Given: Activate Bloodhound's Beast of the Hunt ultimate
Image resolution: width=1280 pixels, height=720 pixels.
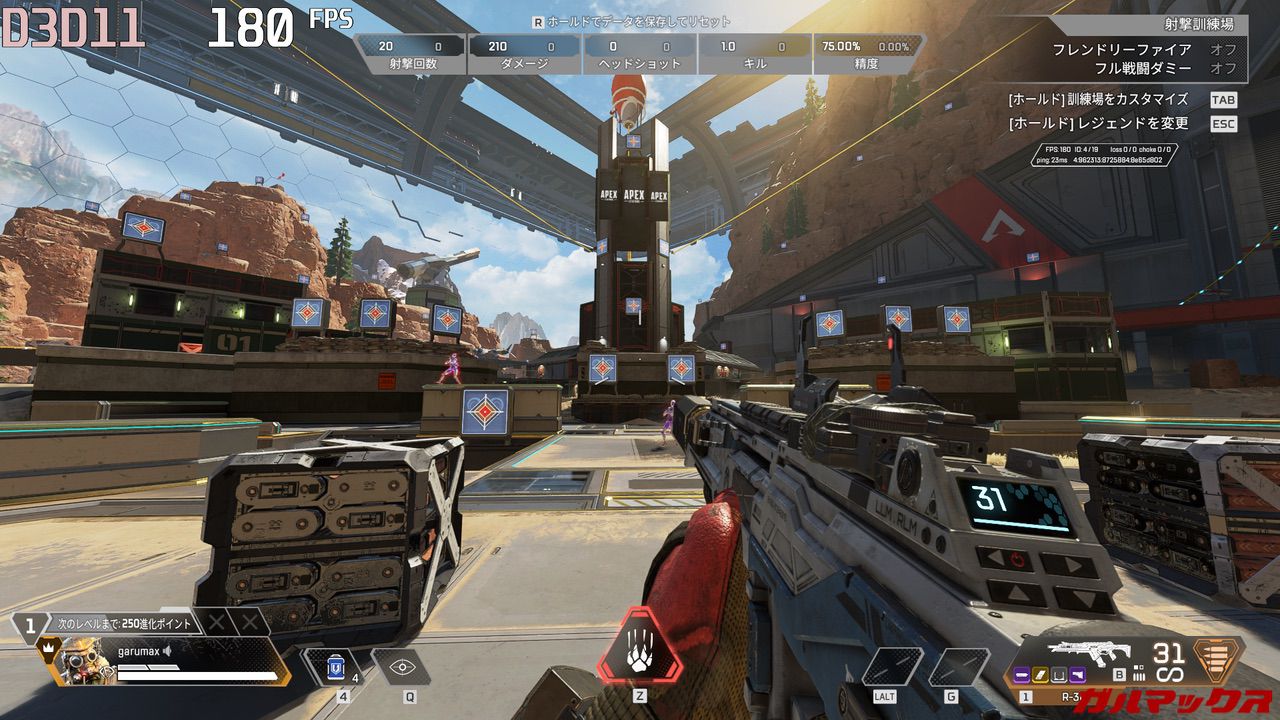Looking at the screenshot, I should coord(640,647).
